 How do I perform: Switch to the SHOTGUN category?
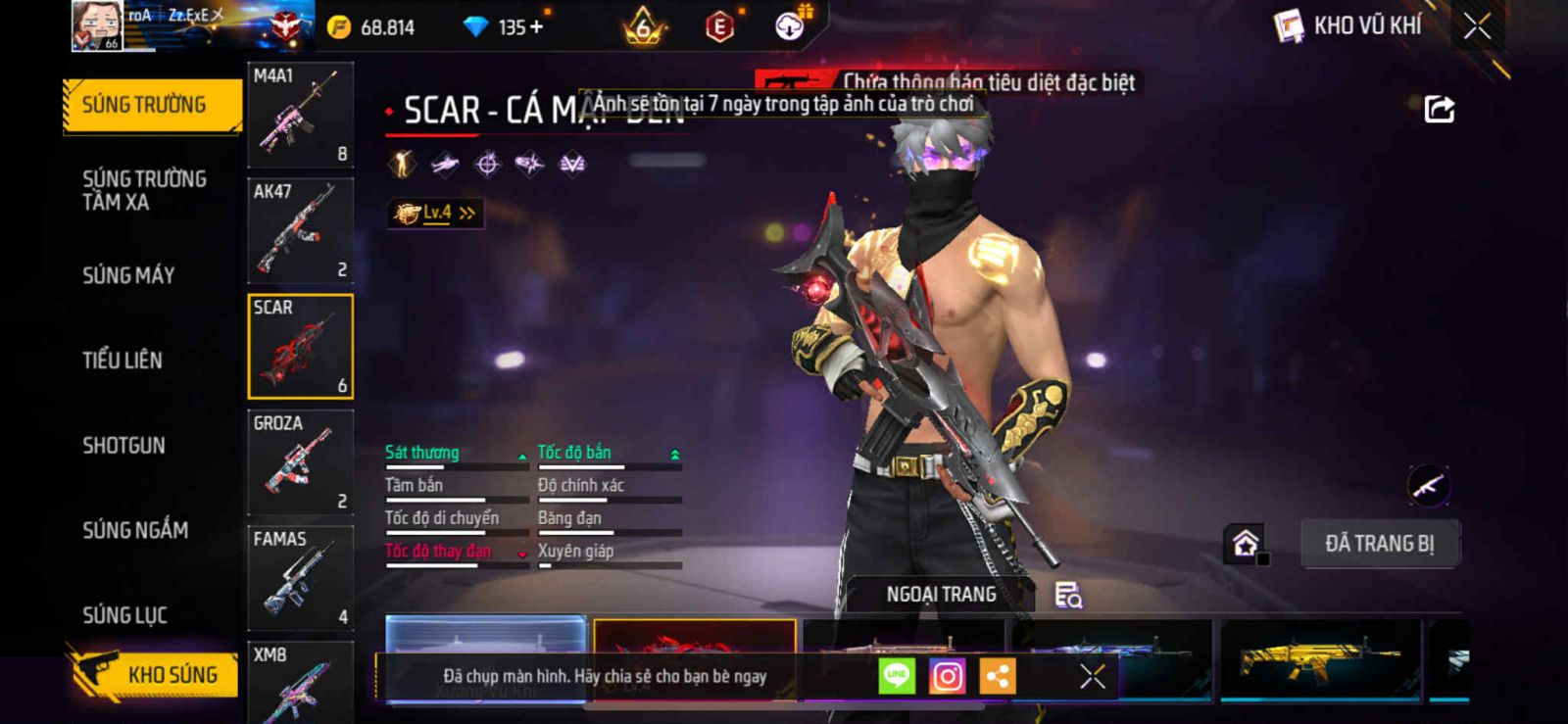coord(124,446)
